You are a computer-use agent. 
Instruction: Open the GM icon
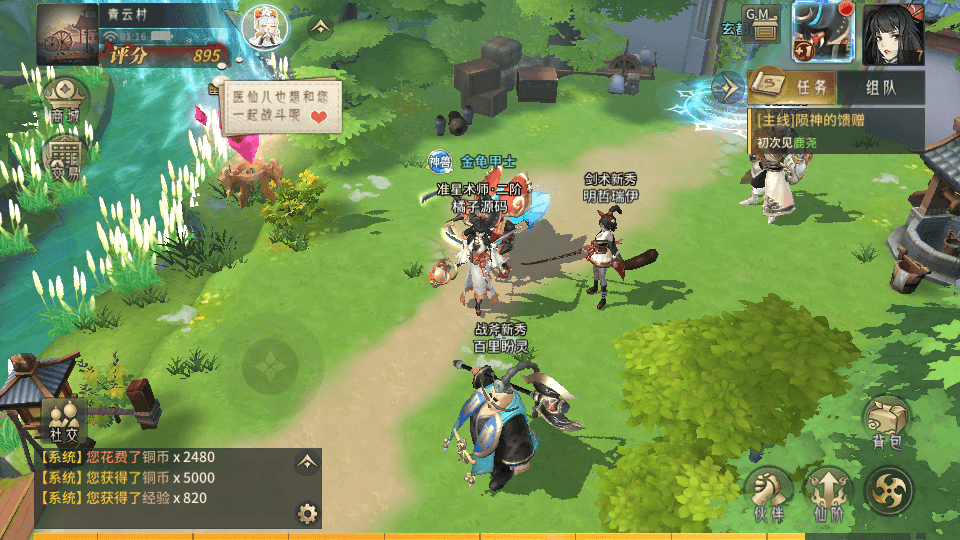764,22
